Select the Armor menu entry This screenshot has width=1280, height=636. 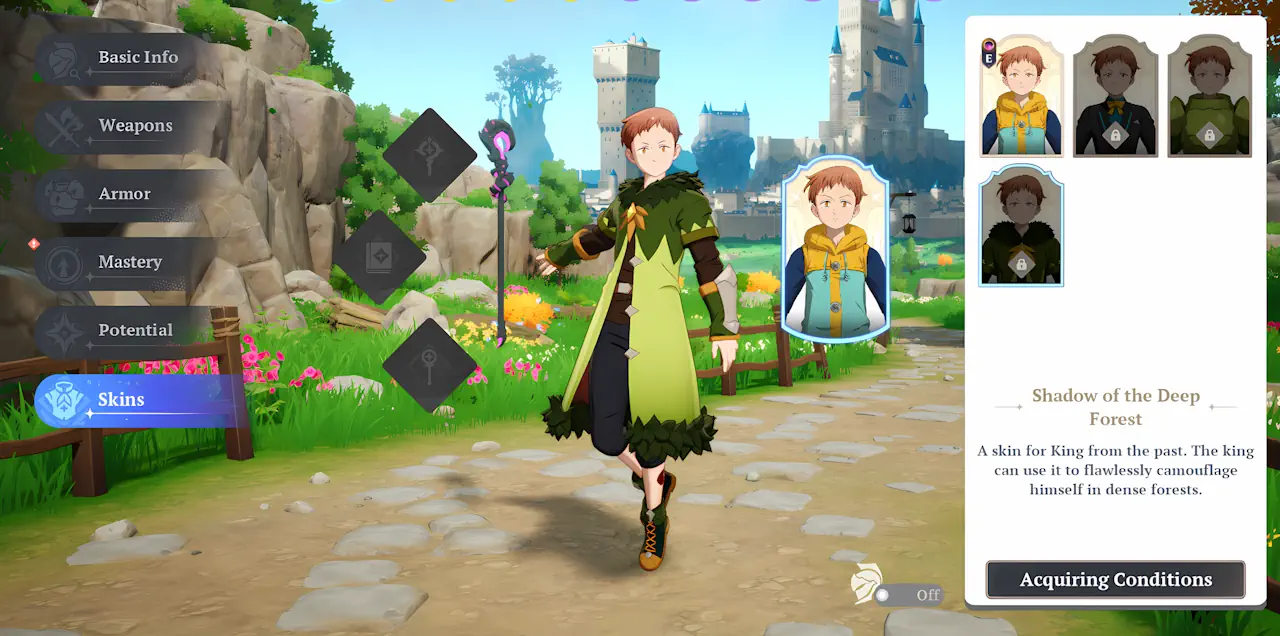click(x=125, y=194)
